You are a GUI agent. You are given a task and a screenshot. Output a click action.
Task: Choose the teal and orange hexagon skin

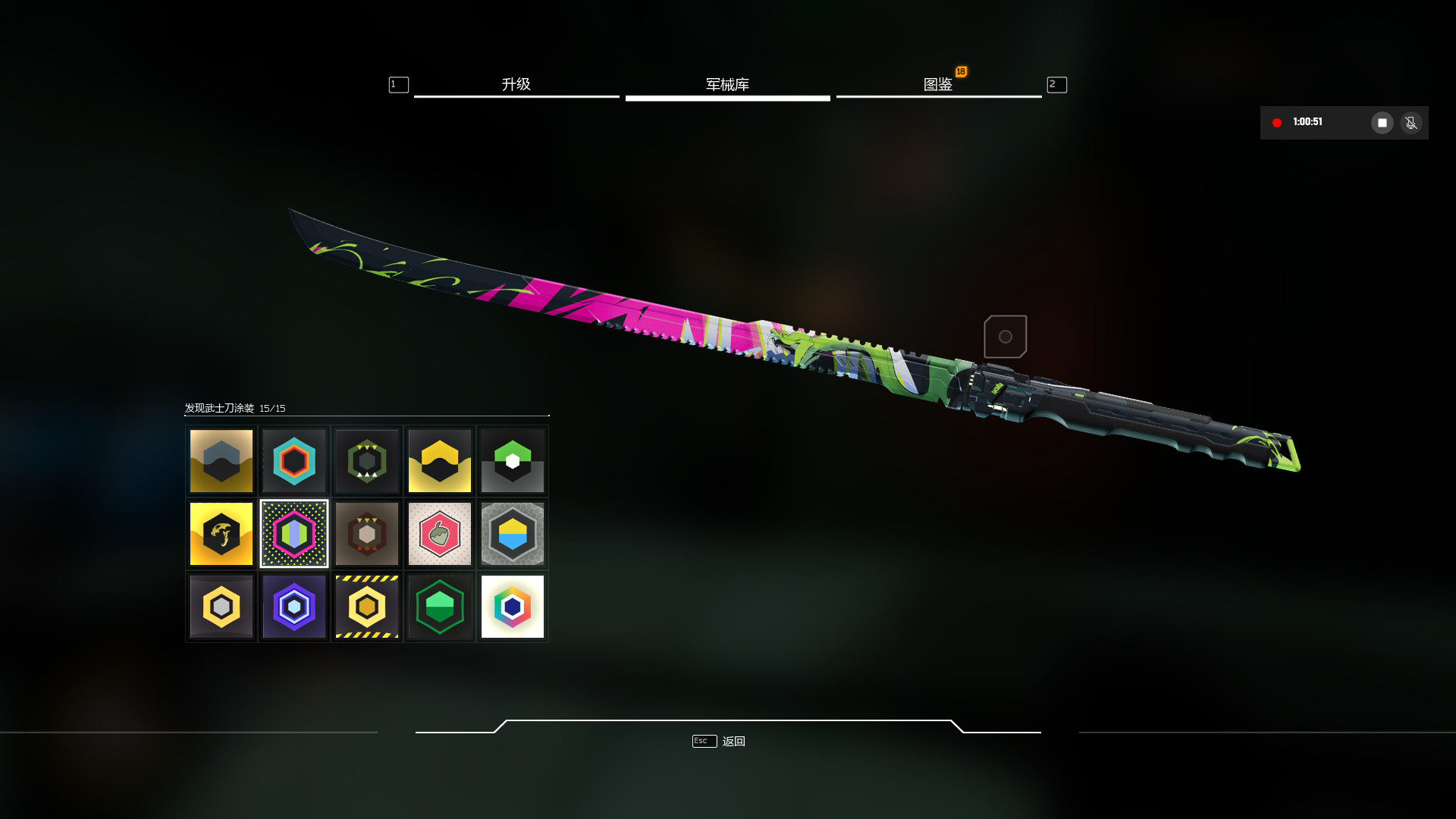[x=294, y=461]
